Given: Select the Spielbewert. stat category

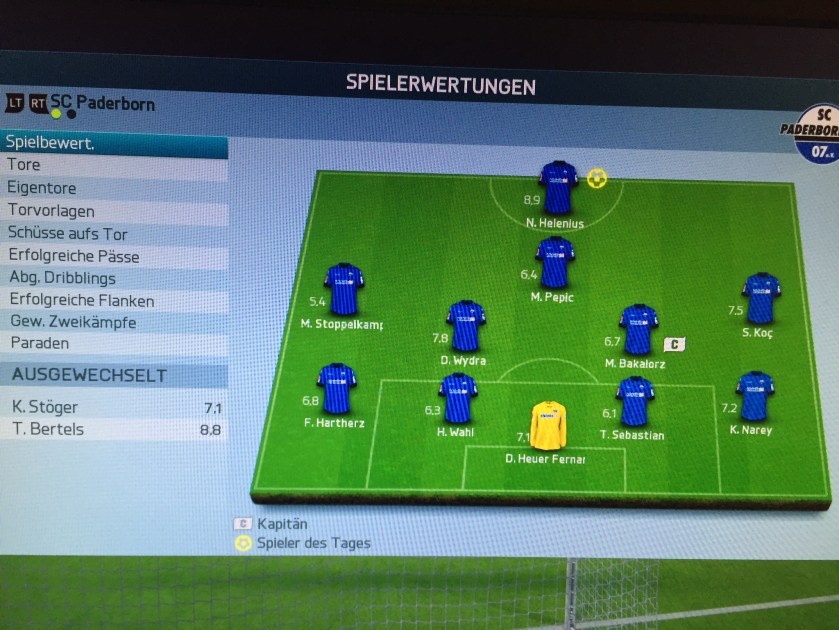Looking at the screenshot, I should point(110,144).
